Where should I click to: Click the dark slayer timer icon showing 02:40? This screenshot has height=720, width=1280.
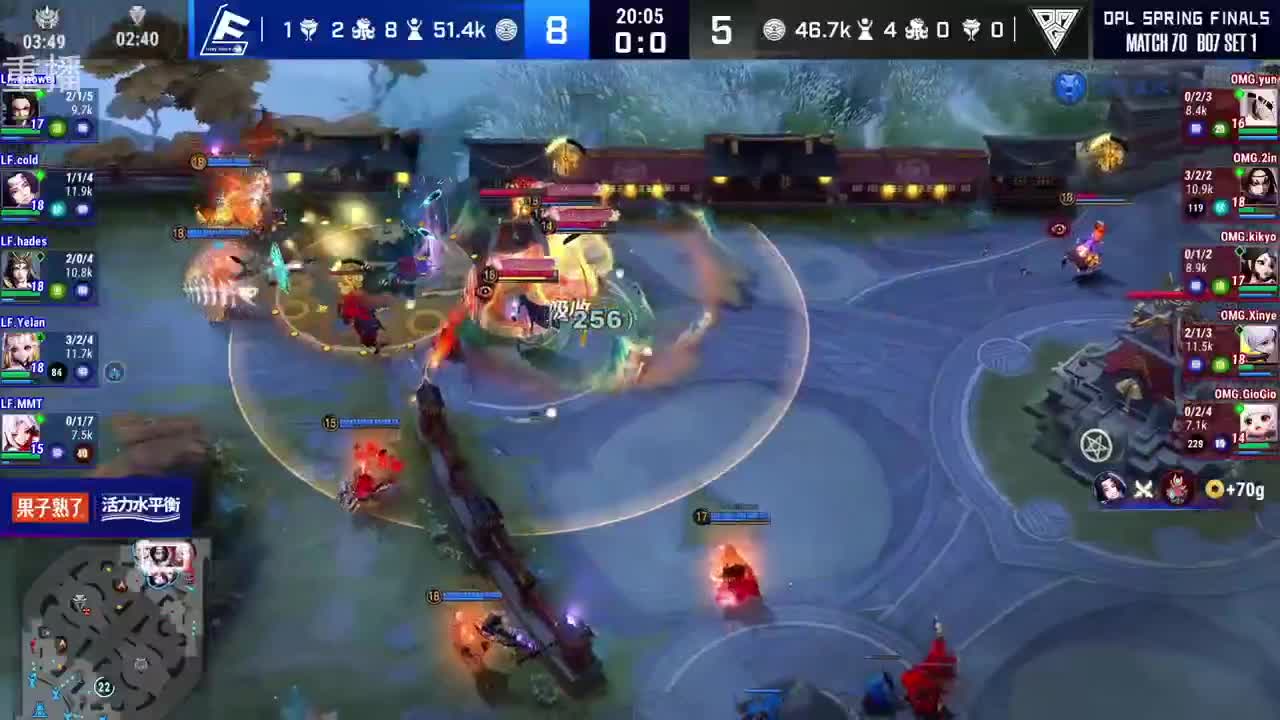tap(137, 17)
